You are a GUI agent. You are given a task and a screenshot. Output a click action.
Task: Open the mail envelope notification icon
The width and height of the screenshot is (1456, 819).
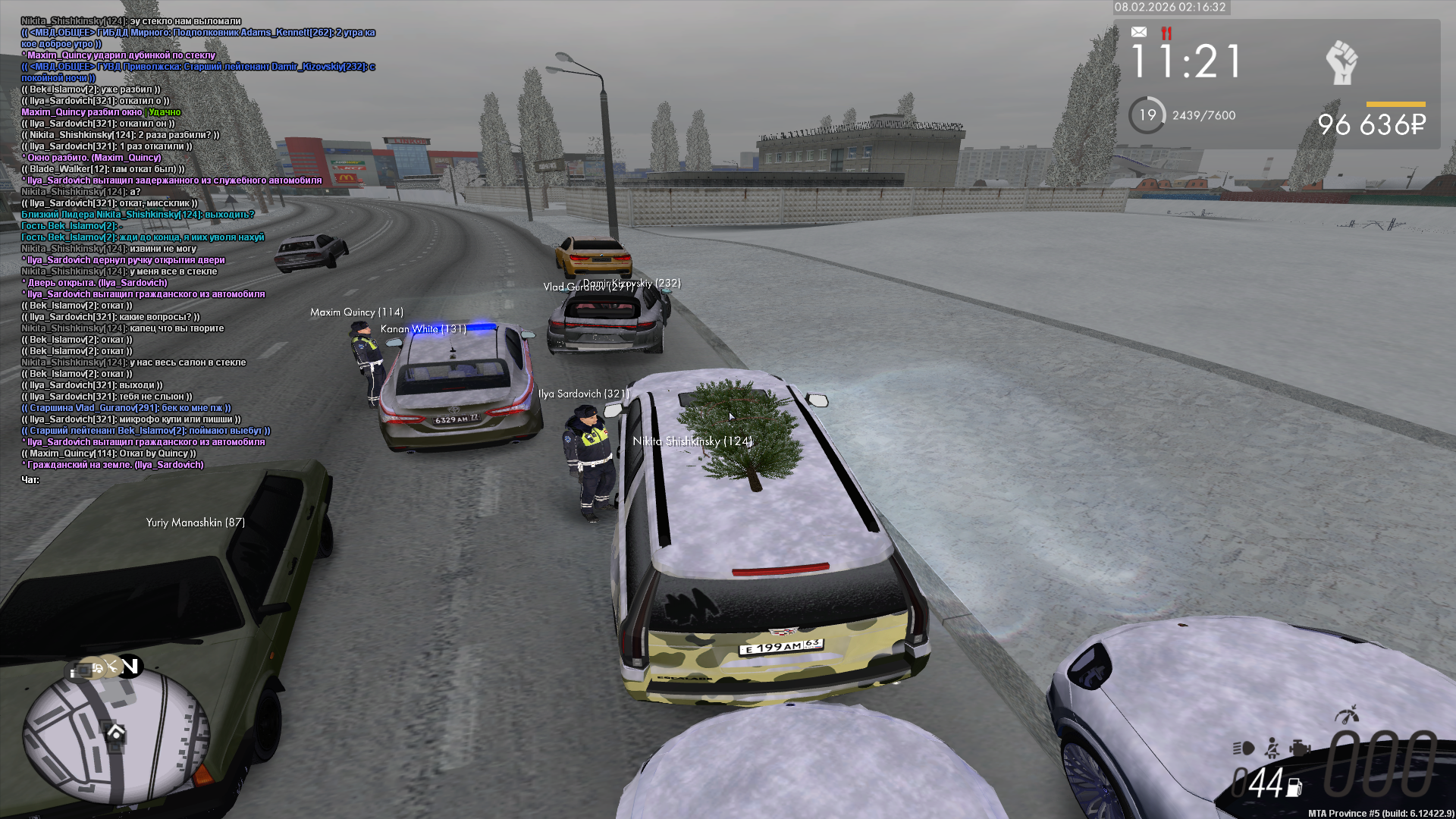(1138, 32)
